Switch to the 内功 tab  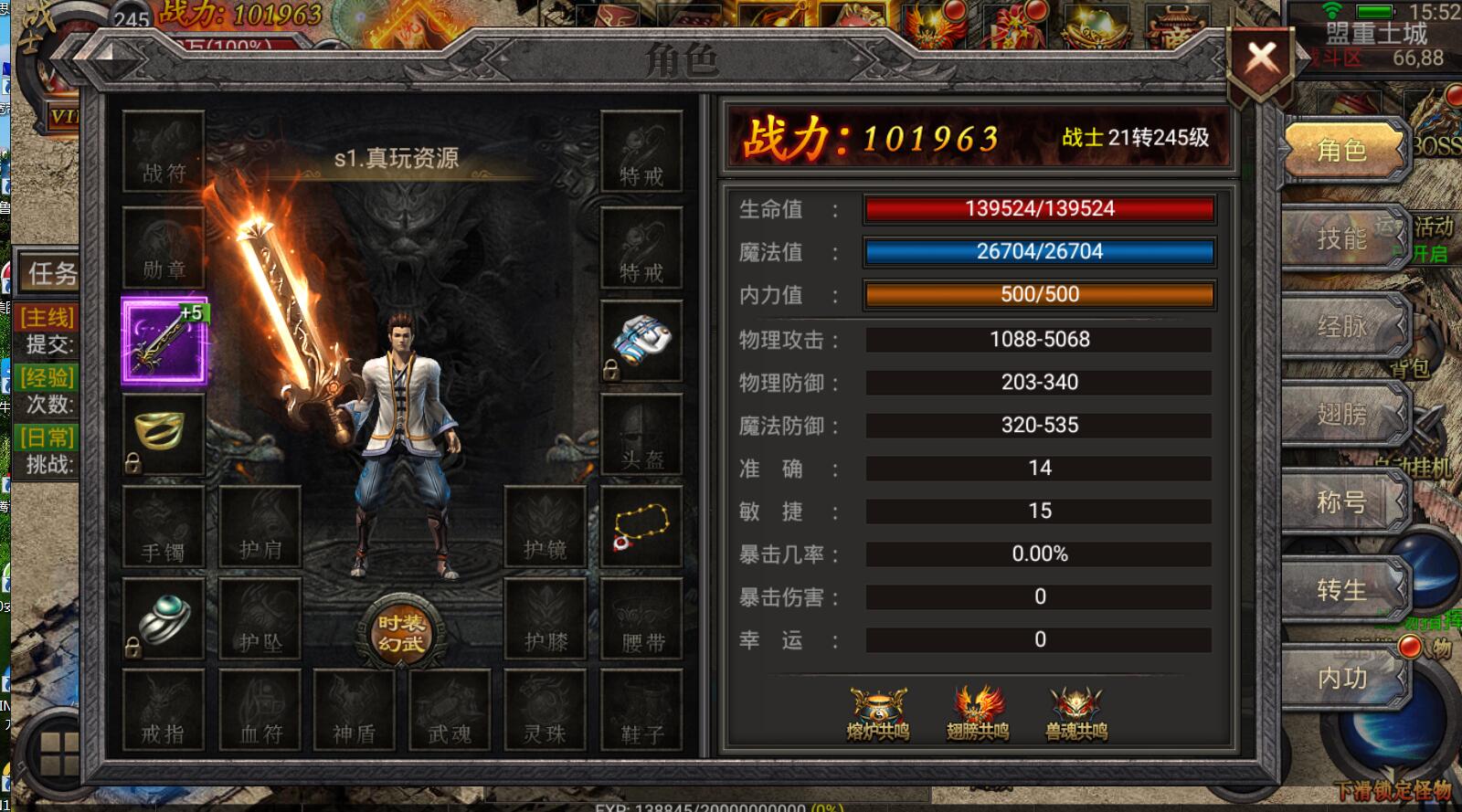(x=1342, y=677)
